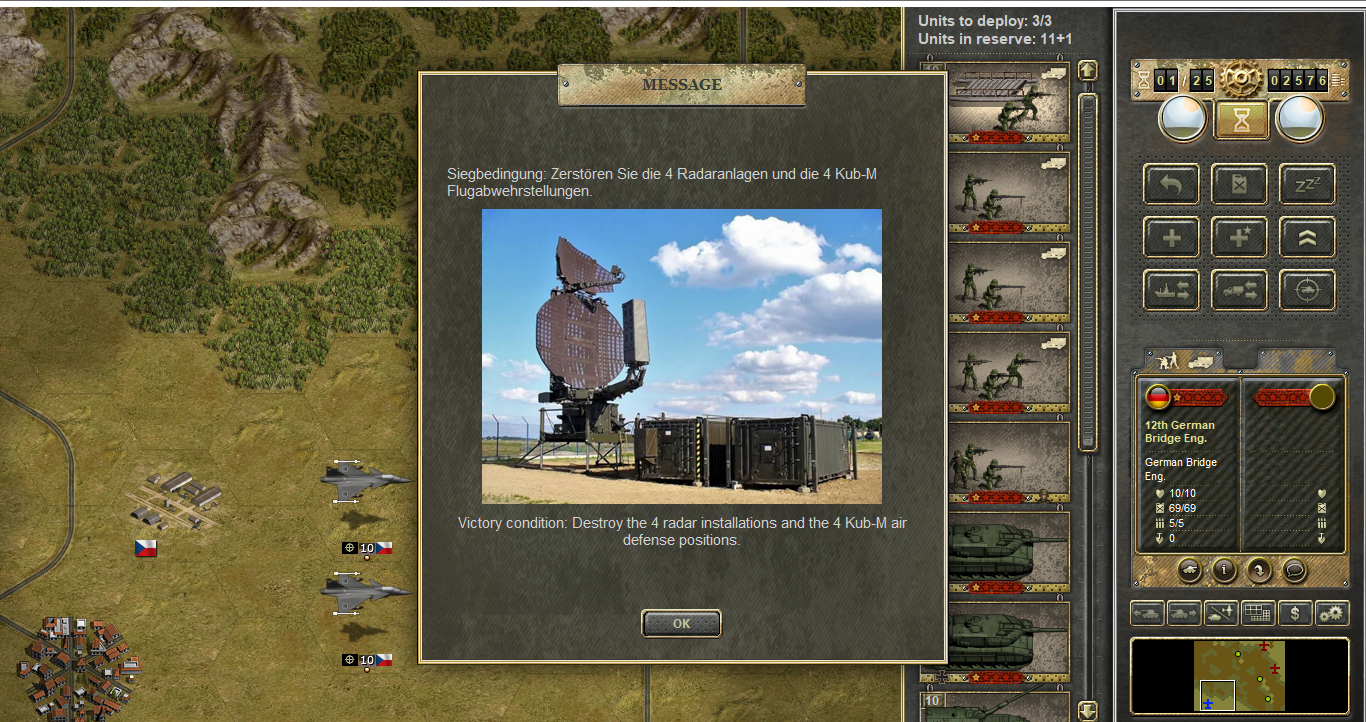Click the plain plus replacements button
The image size is (1366, 722).
coord(1172,238)
